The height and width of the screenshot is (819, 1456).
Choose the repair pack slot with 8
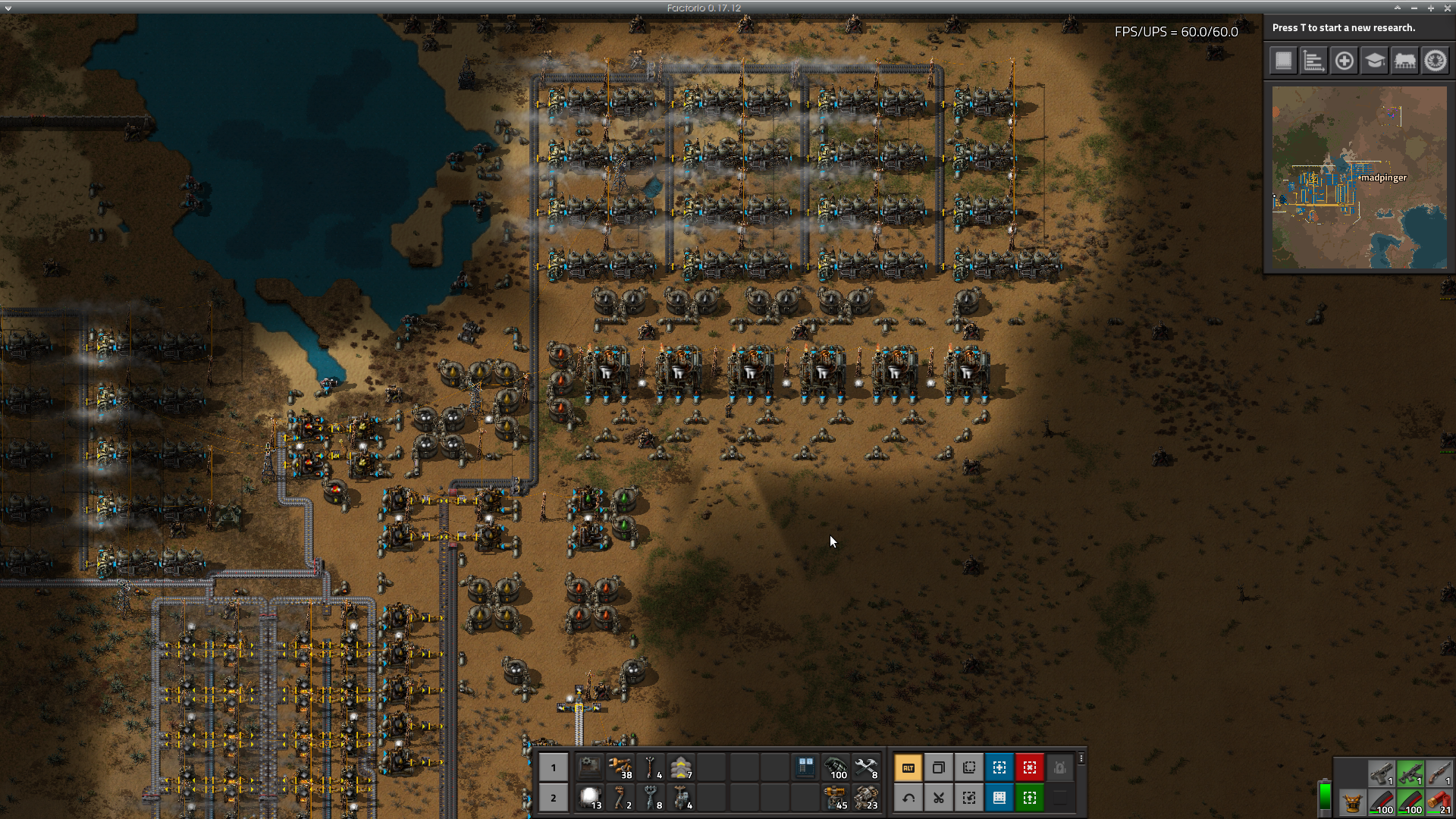[x=866, y=767]
